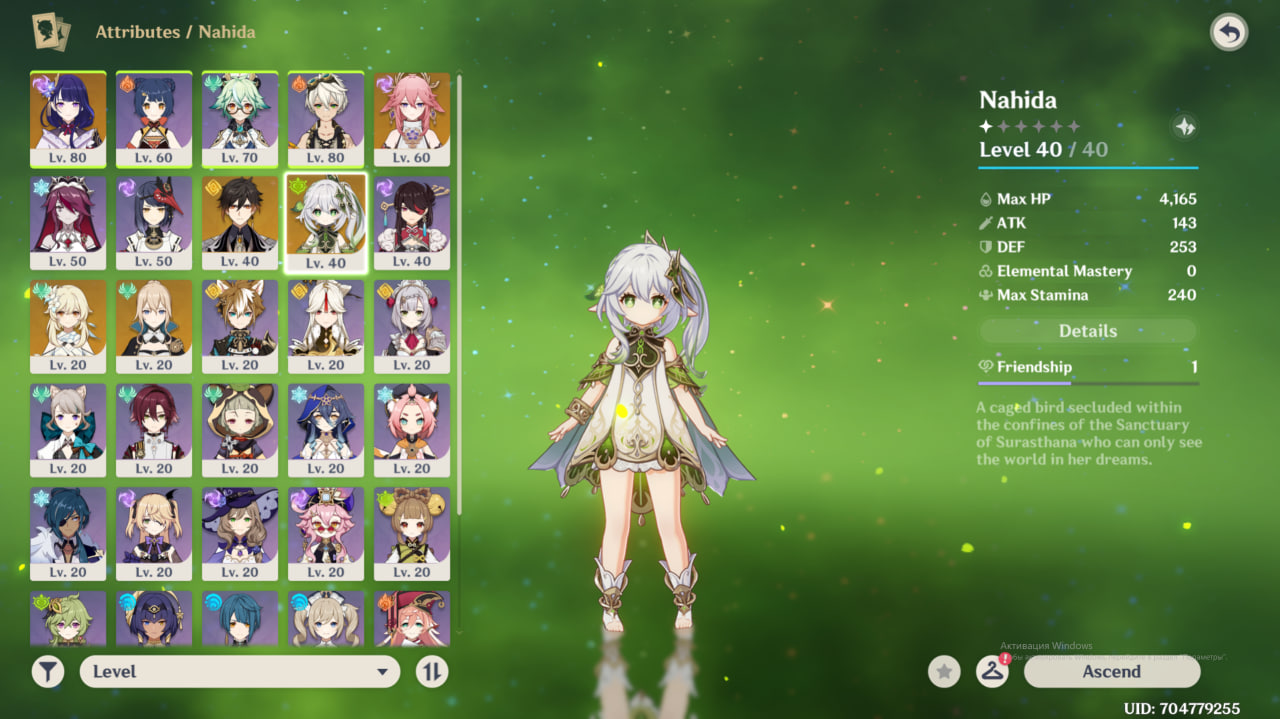
Task: Select Sucrose from the character list
Action: [x=240, y=118]
